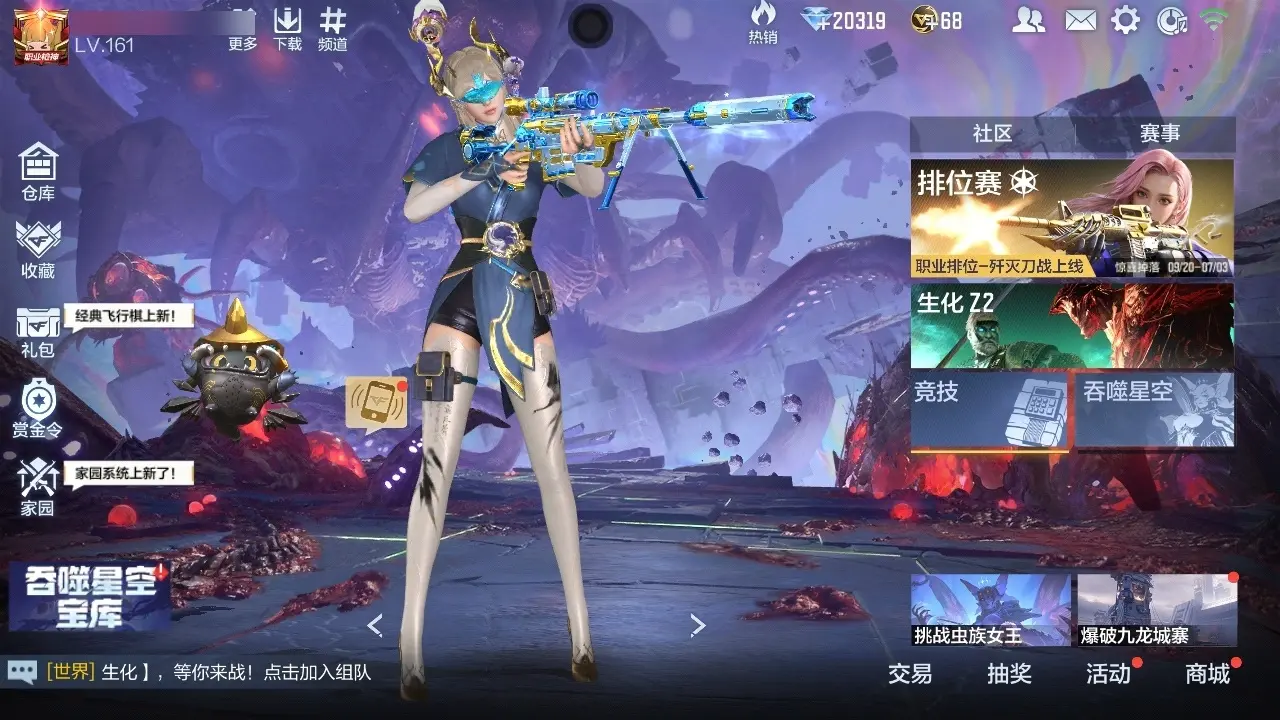Show the next character with right arrow
The height and width of the screenshot is (720, 1280).
(698, 626)
